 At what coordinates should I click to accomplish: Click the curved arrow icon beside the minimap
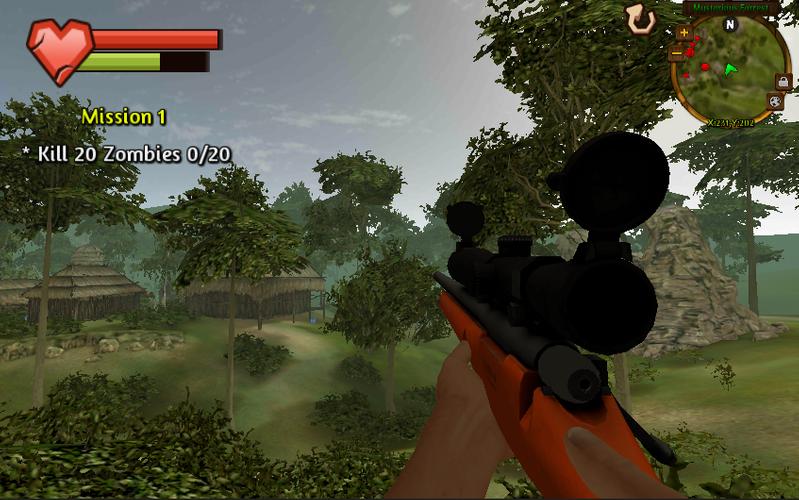coord(640,17)
